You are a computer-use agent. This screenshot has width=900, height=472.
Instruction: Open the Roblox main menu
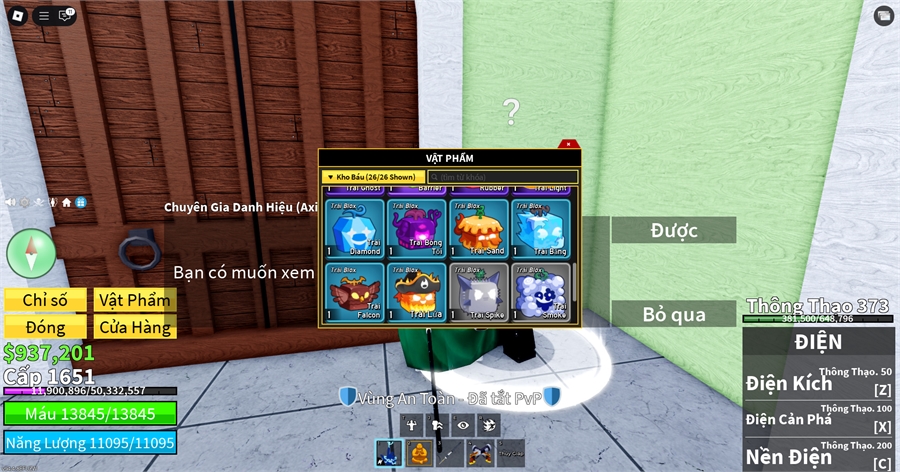(x=17, y=15)
